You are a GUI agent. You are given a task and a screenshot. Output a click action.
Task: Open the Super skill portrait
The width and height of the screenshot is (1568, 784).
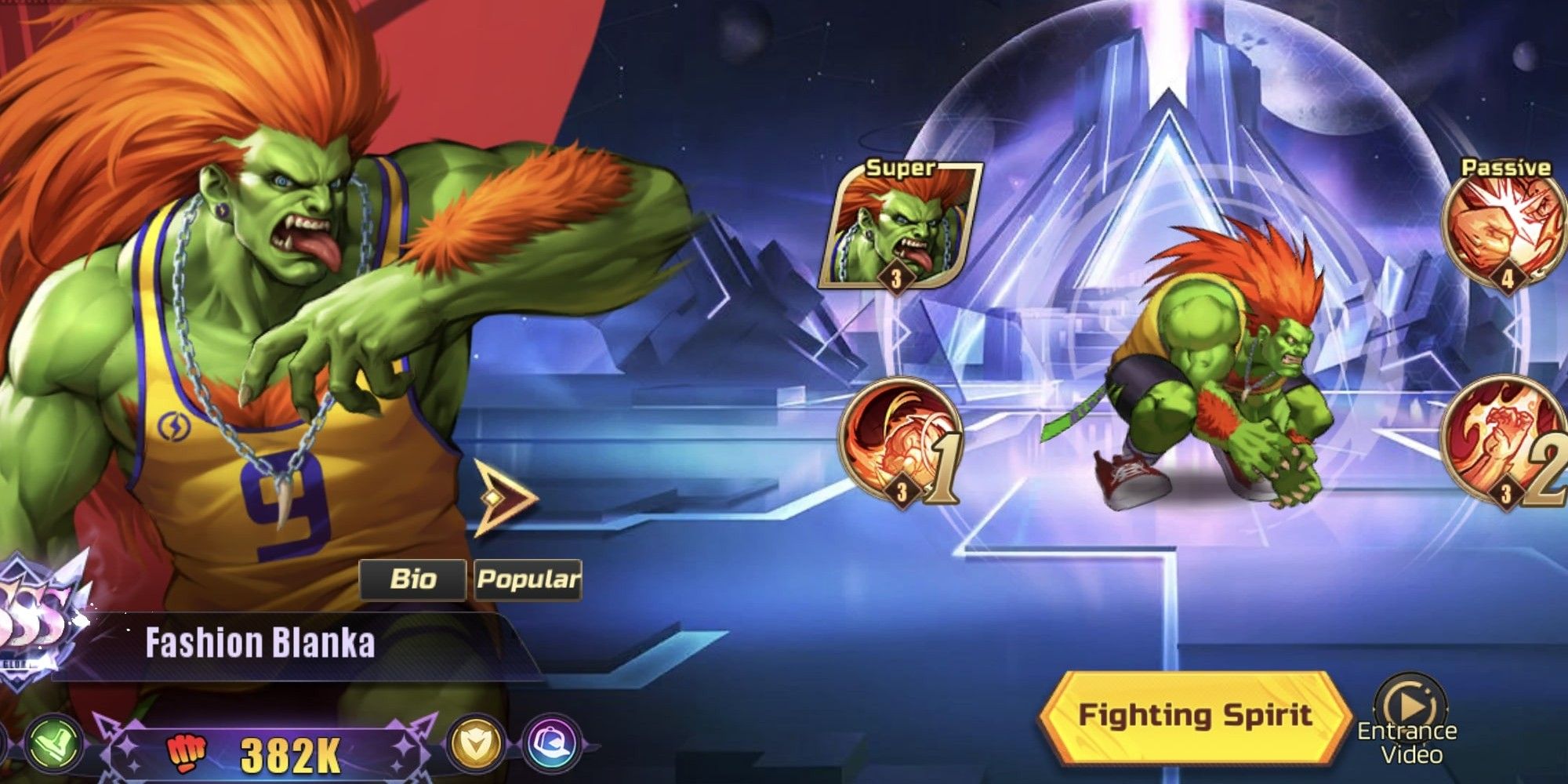coord(900,227)
